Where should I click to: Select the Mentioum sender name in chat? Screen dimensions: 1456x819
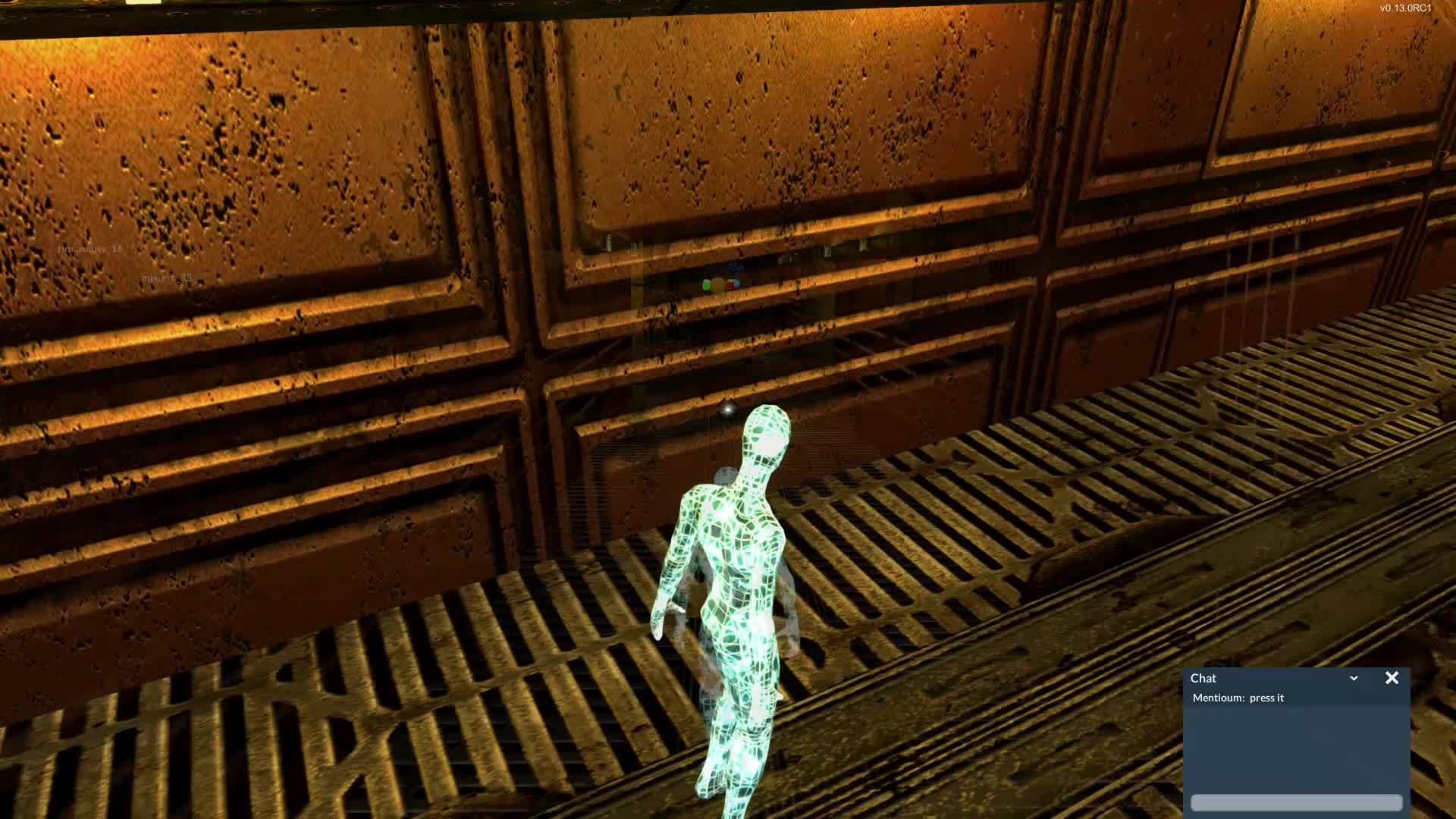click(x=1218, y=698)
